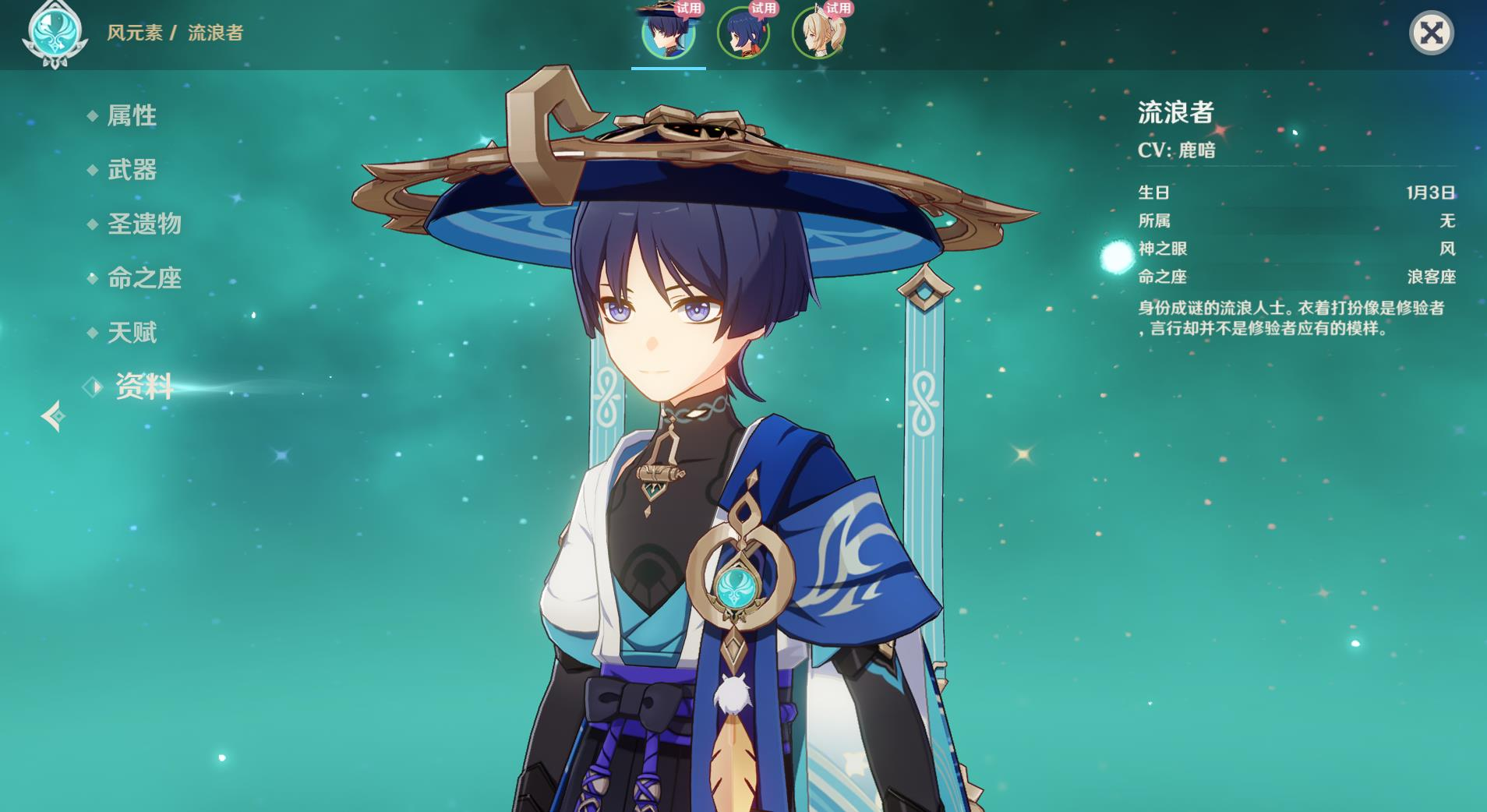Select the Wanderer trial character portrait

668,33
